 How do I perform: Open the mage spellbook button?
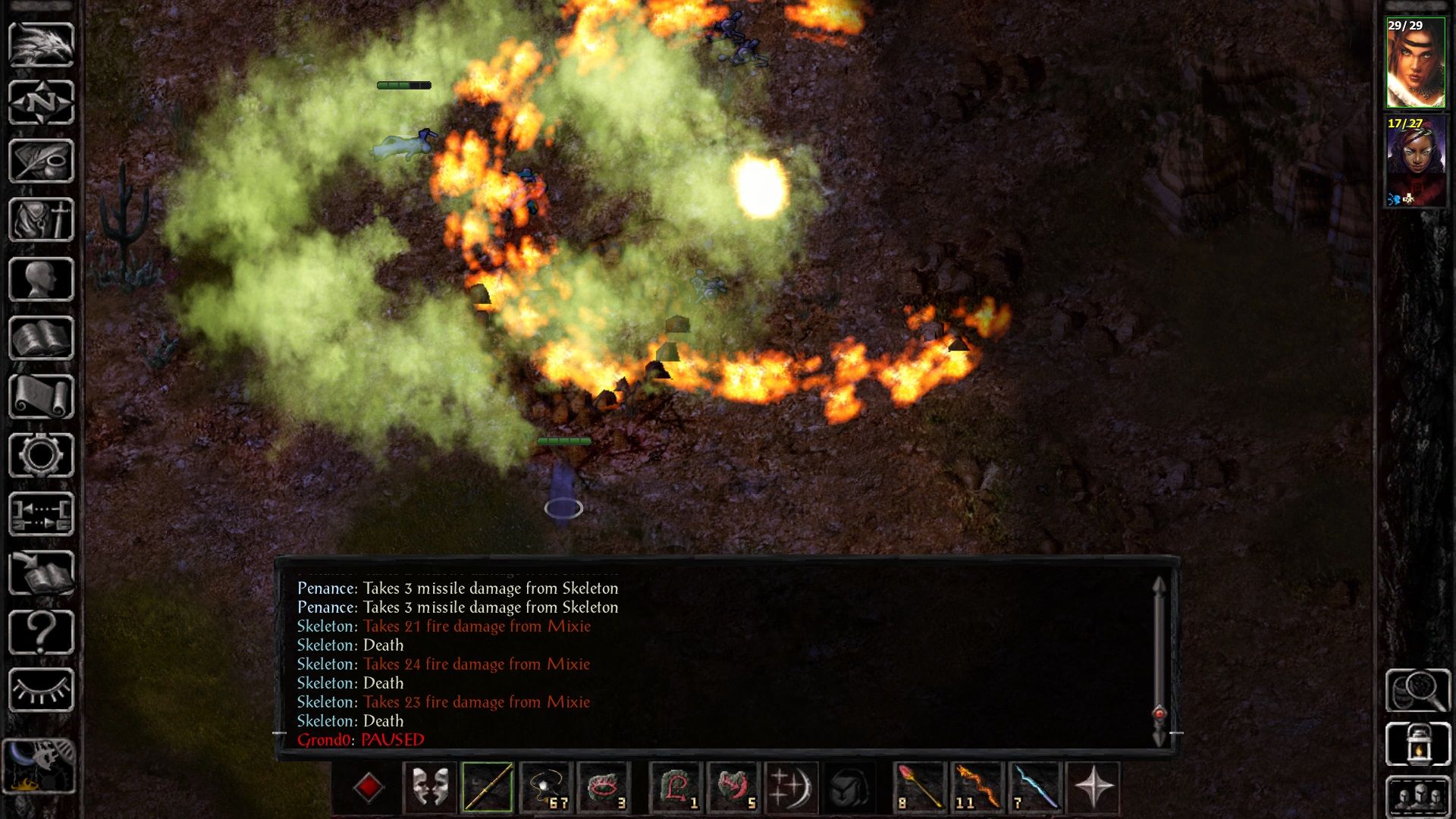(x=41, y=337)
